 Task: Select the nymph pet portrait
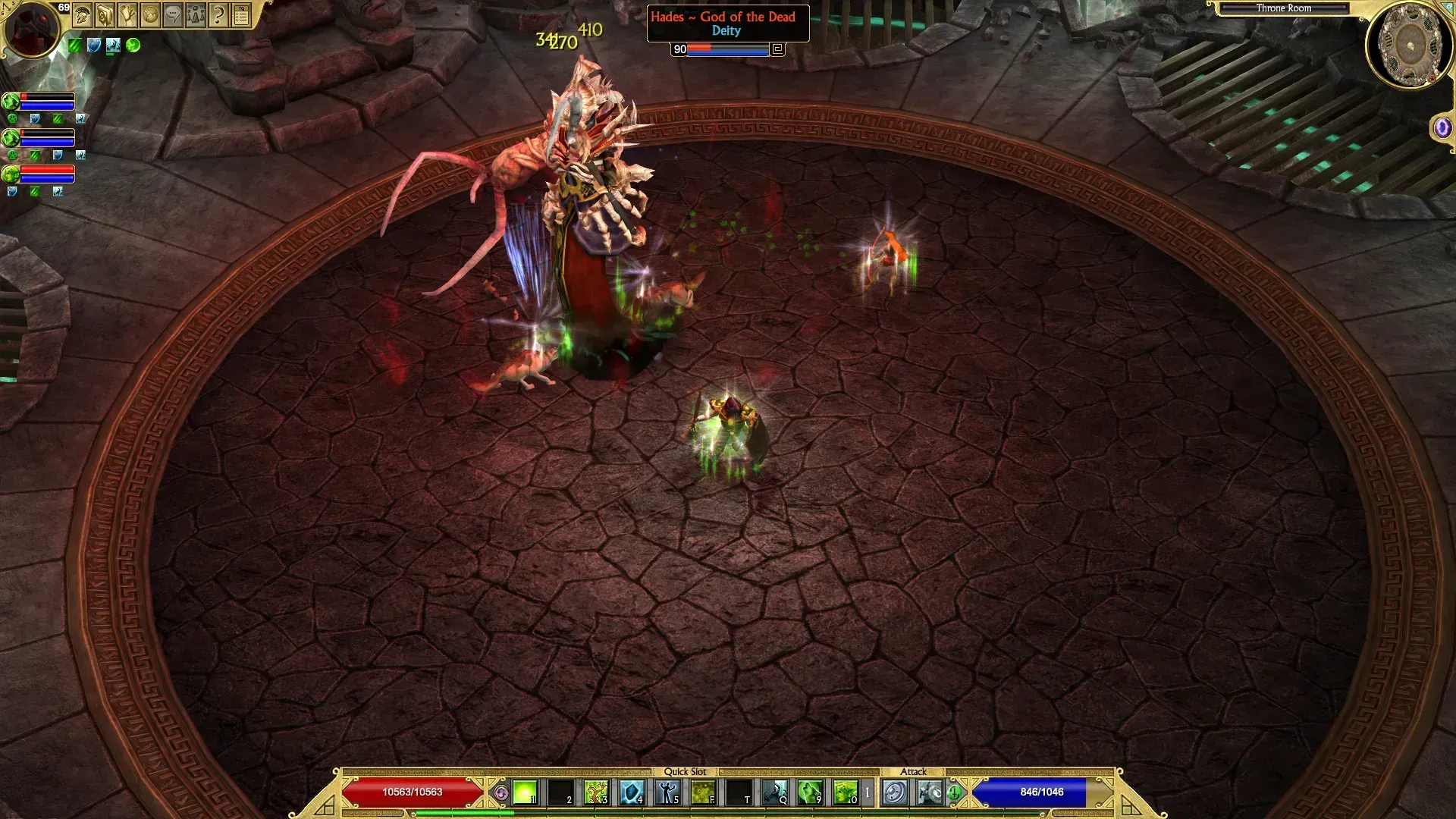click(11, 174)
